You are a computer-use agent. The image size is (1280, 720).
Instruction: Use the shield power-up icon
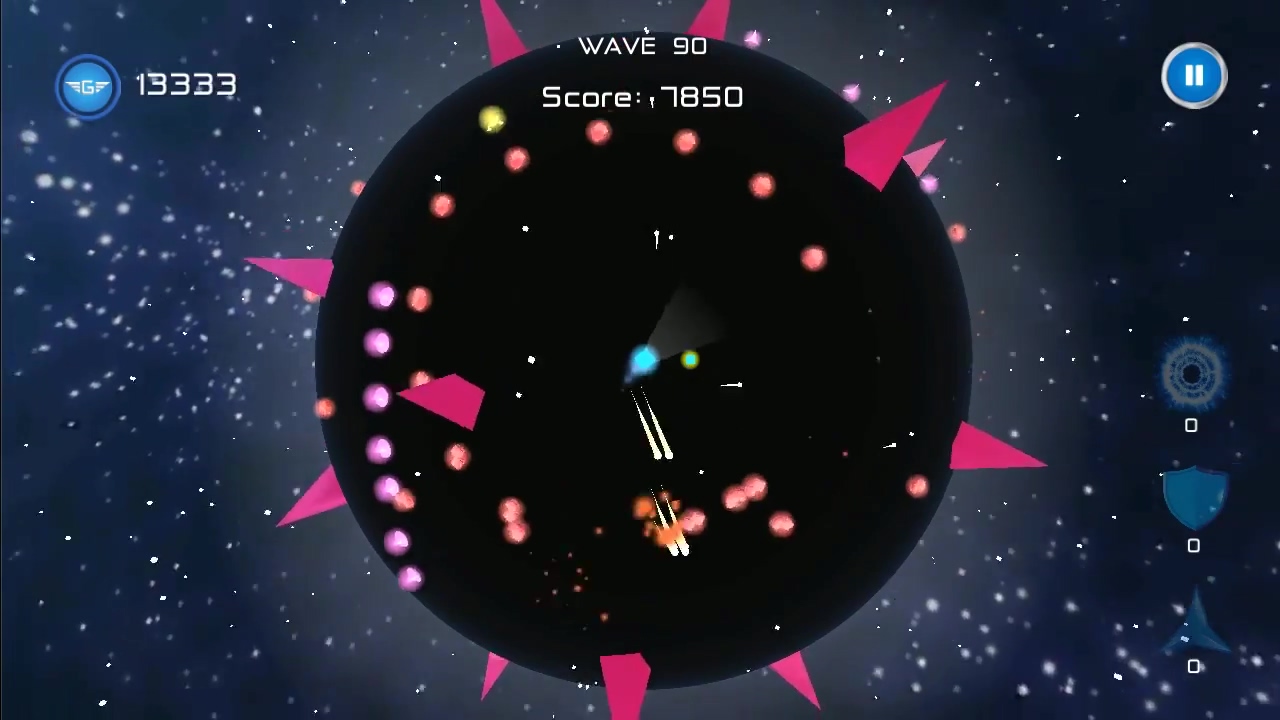click(x=1194, y=497)
